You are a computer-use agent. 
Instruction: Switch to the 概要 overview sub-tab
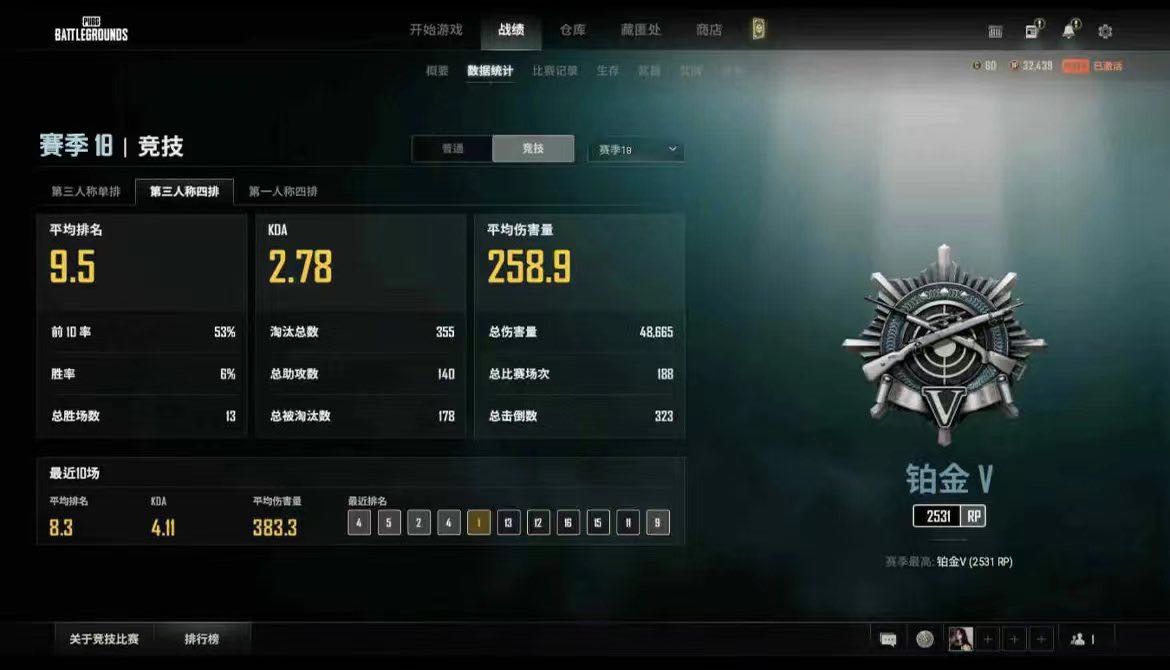pyautogui.click(x=437, y=71)
